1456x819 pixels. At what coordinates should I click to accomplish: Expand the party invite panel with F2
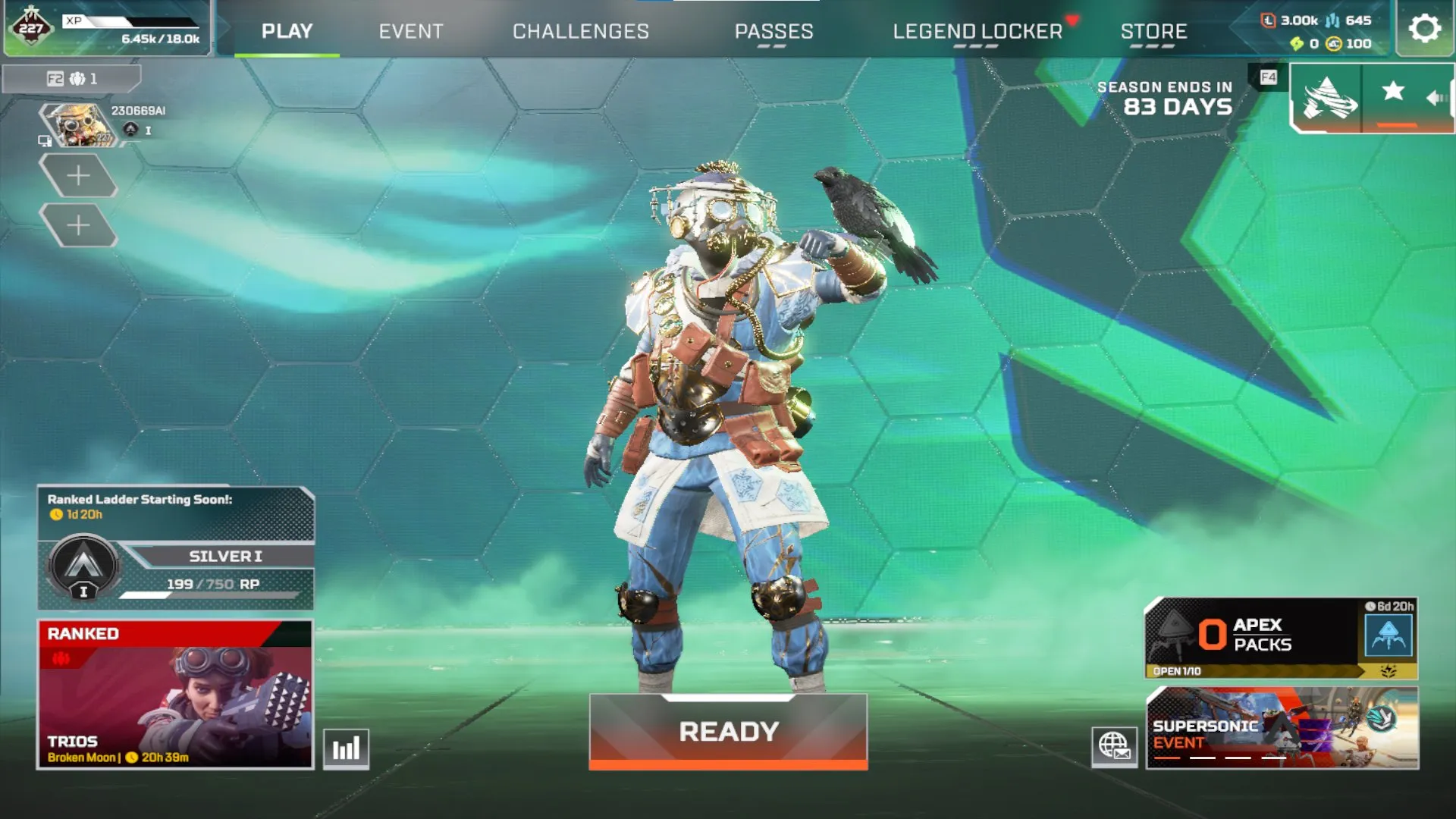[74, 79]
